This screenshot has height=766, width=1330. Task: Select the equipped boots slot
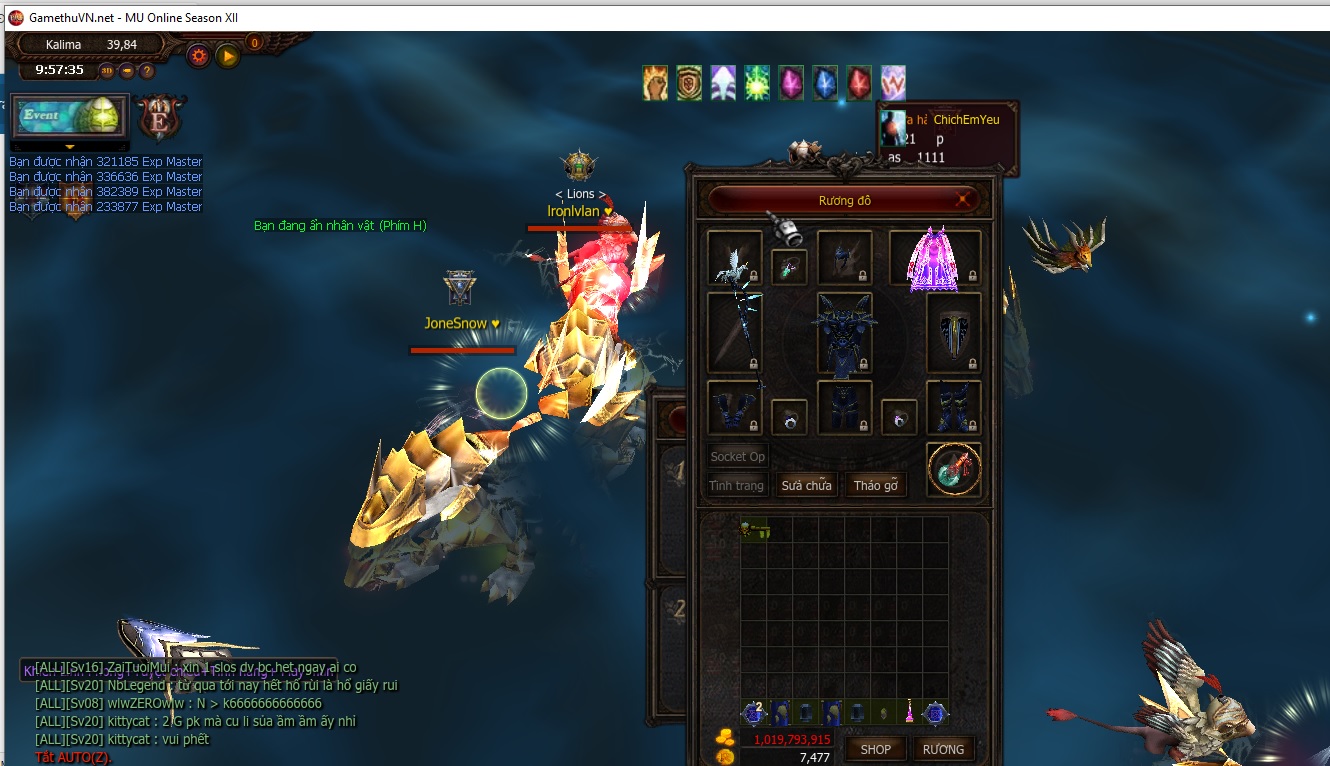pos(953,407)
